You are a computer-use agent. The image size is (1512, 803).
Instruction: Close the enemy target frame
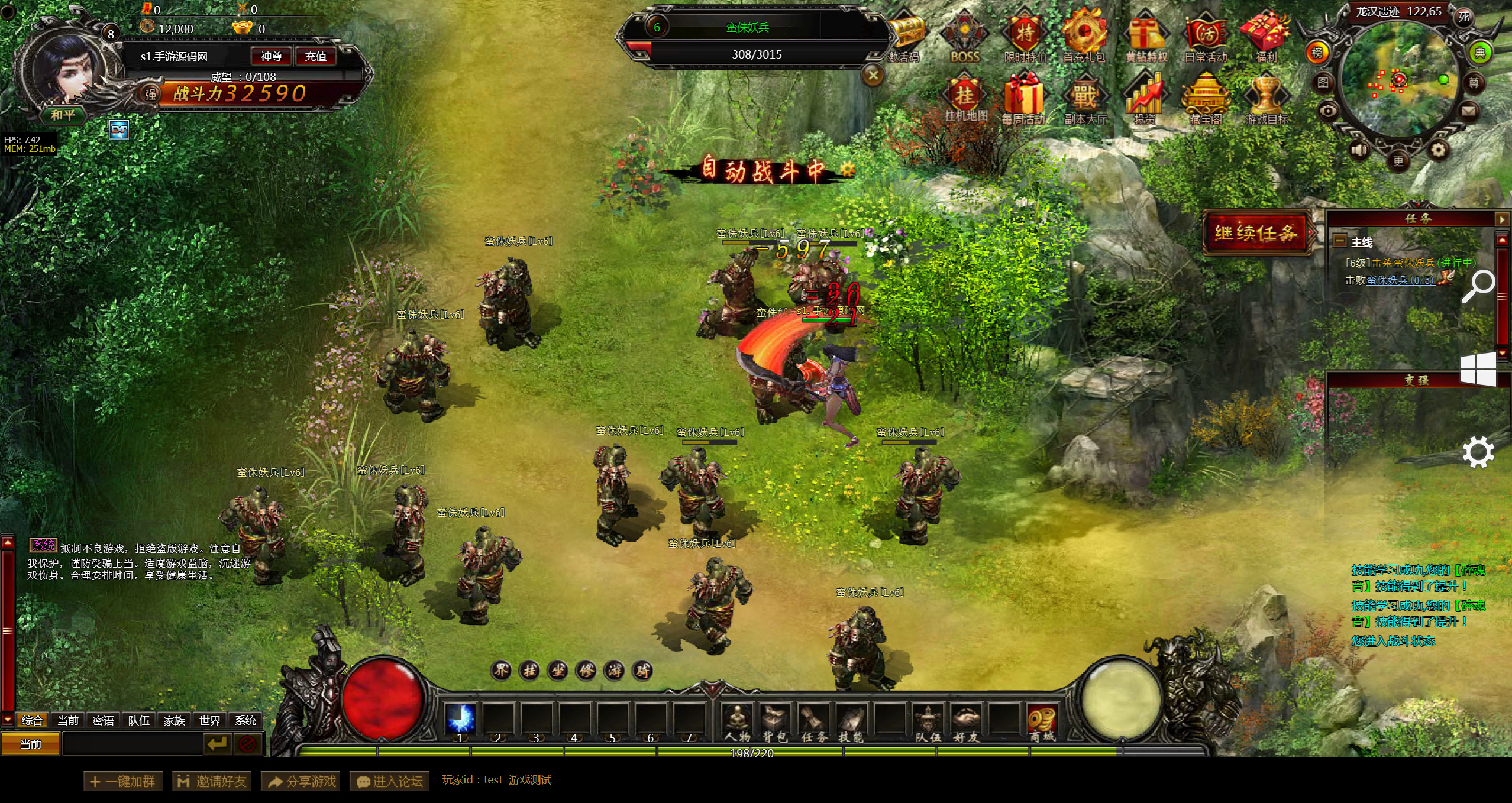(x=873, y=75)
